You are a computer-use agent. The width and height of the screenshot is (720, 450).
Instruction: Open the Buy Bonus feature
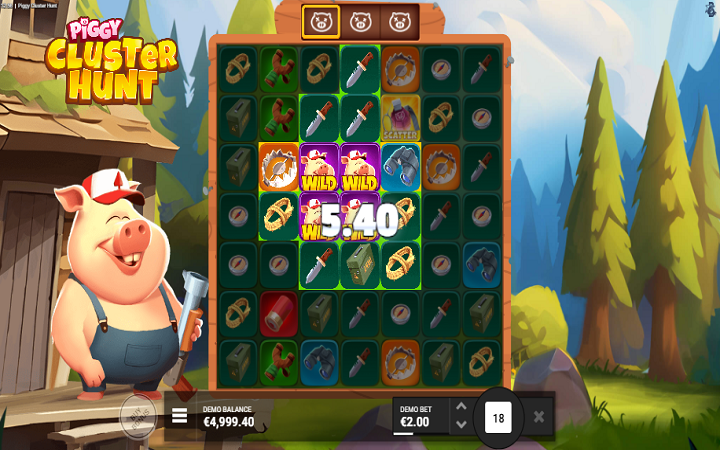pyautogui.click(x=138, y=413)
